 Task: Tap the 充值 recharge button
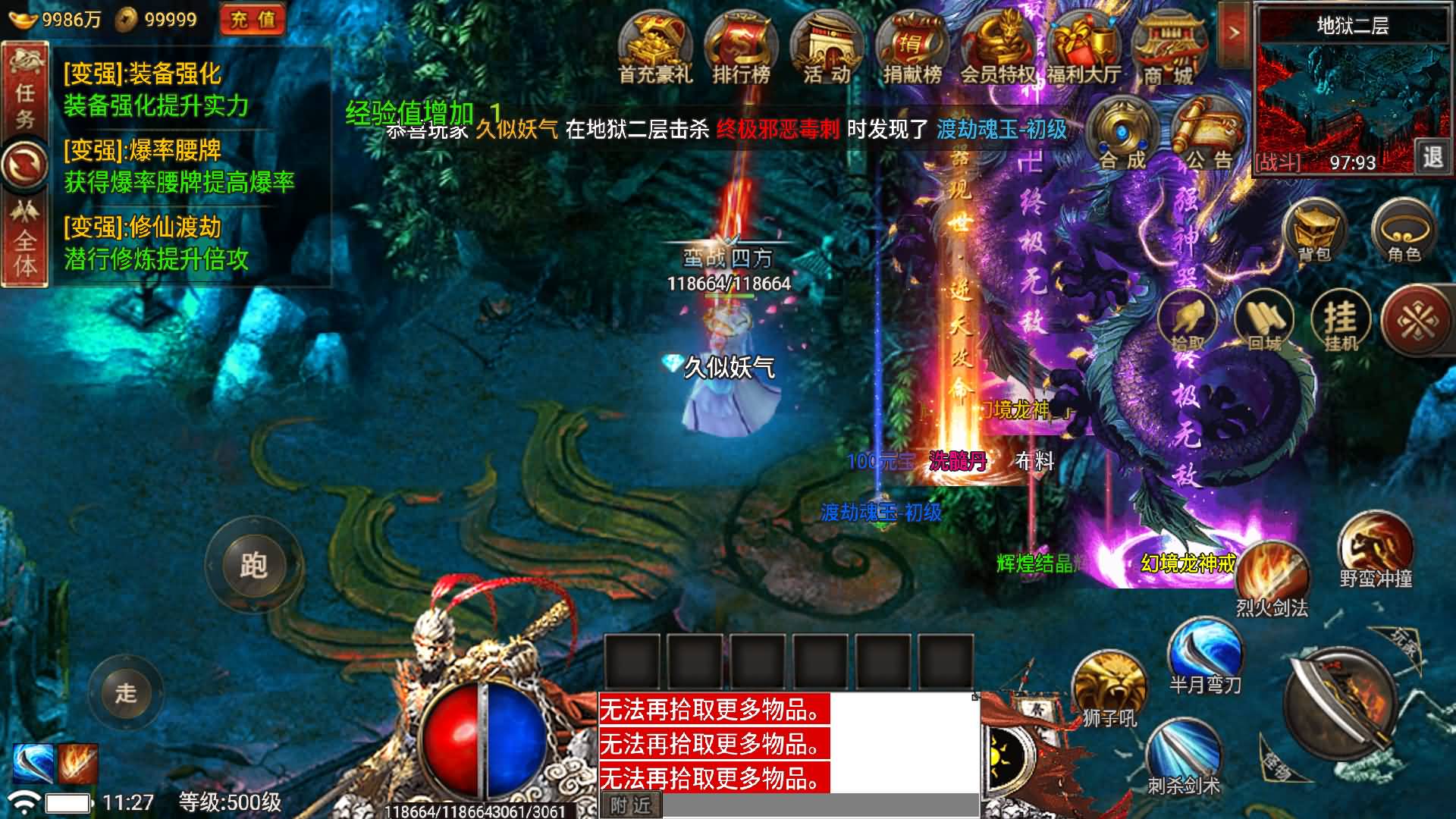click(x=253, y=20)
